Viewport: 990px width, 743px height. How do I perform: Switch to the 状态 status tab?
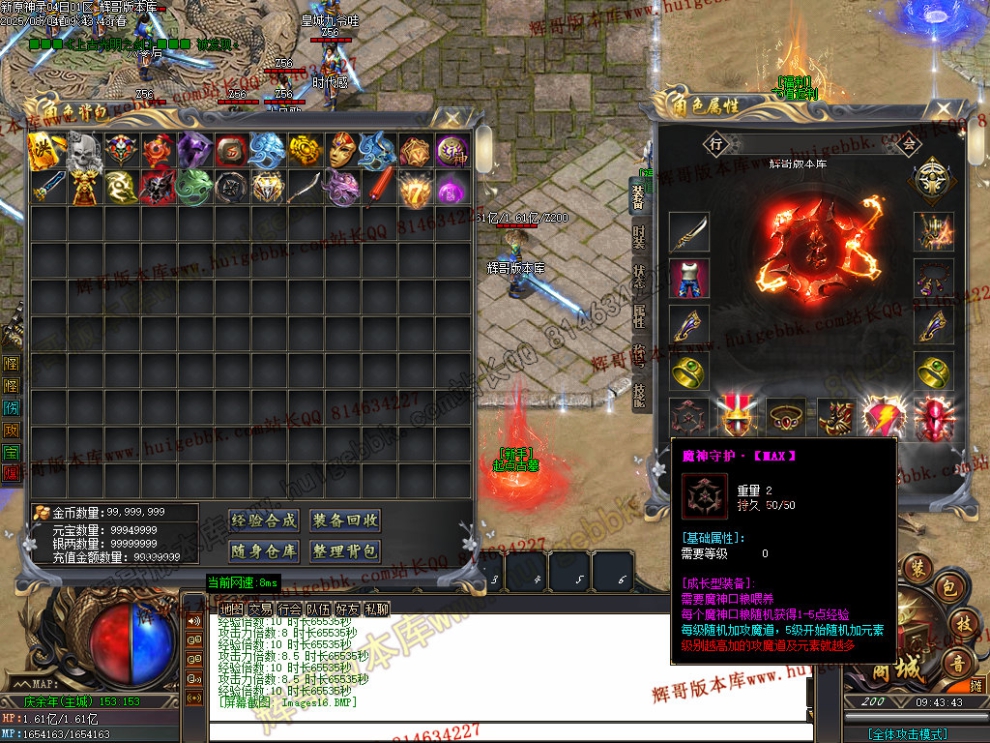point(638,278)
